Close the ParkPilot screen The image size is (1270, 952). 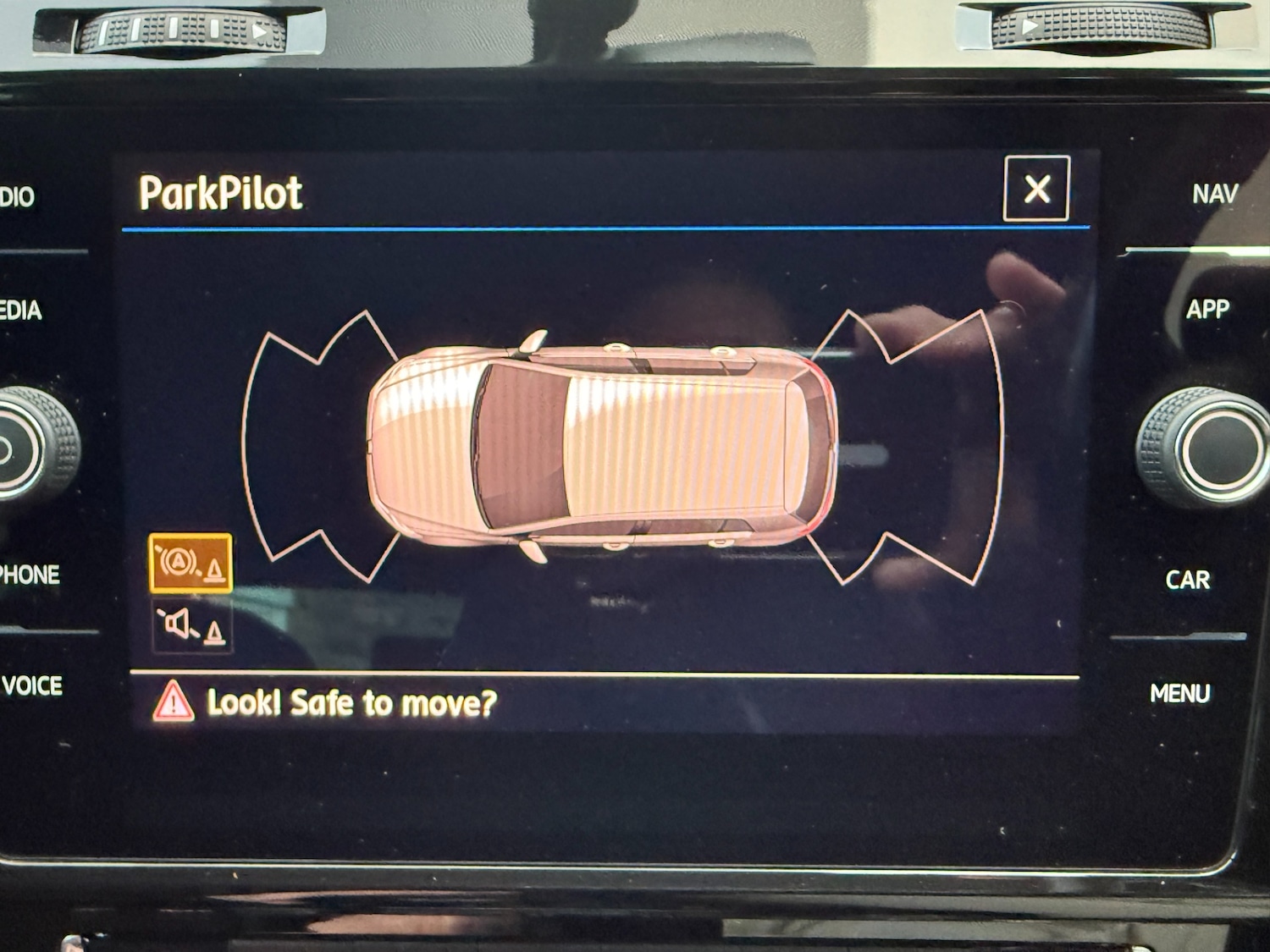(1036, 189)
